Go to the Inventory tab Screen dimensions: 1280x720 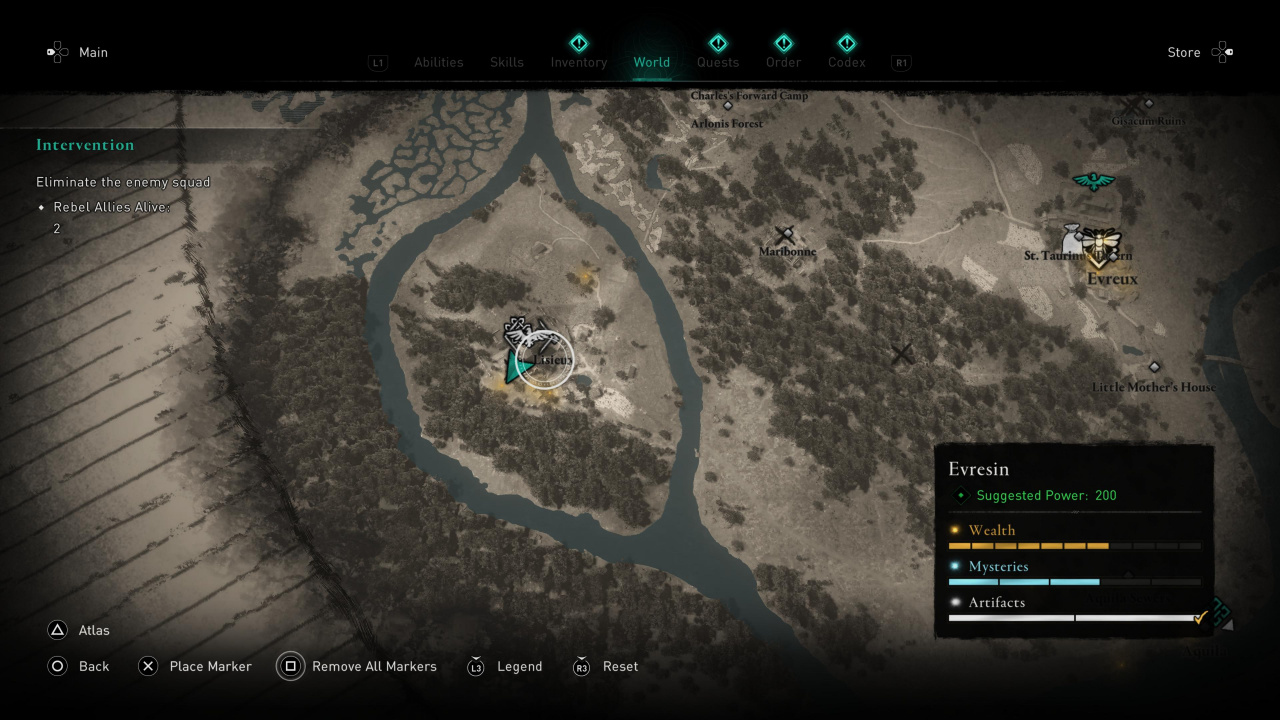click(578, 62)
